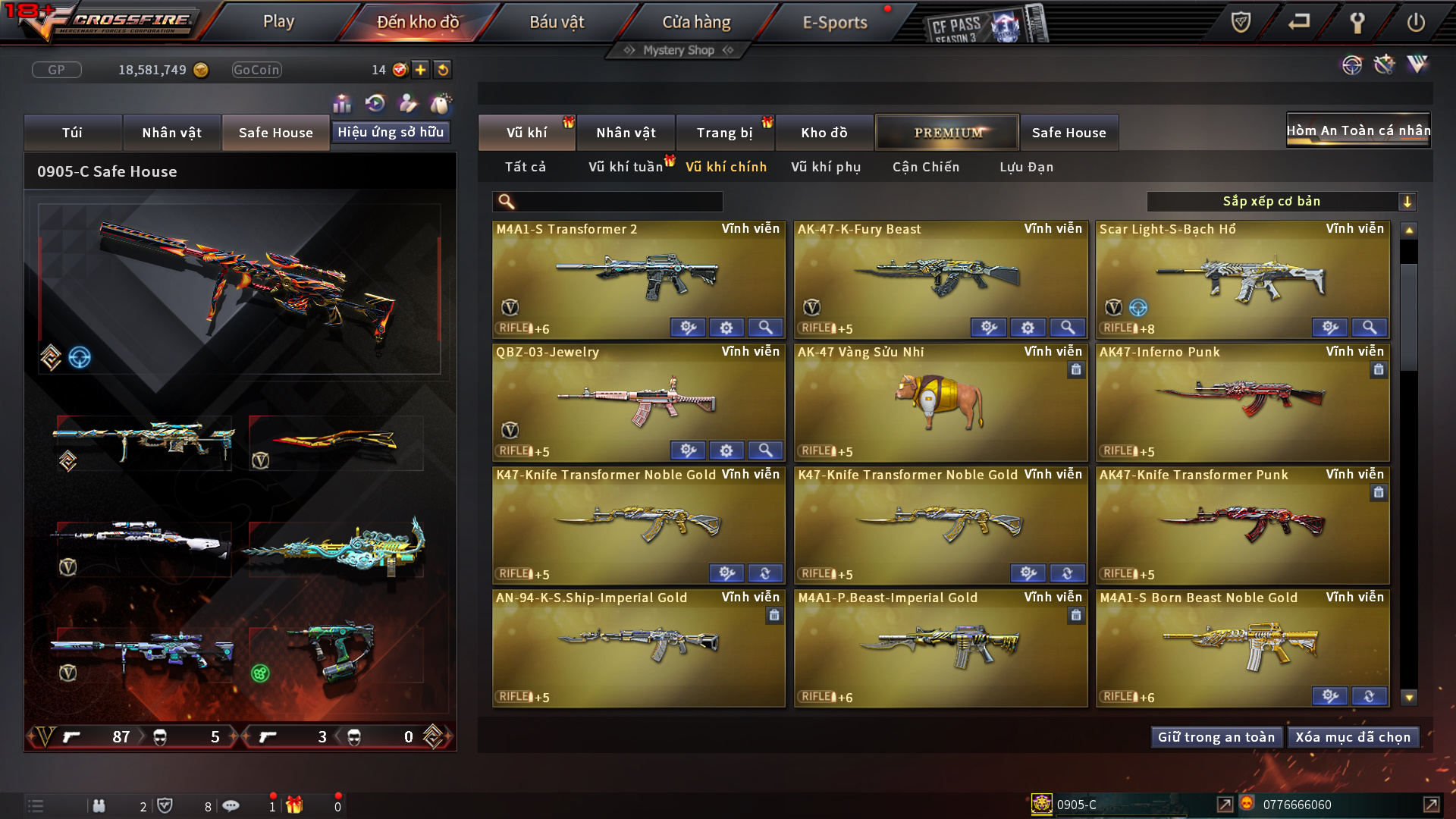Open the Mystery Shop
1456x819 pixels.
(x=679, y=50)
